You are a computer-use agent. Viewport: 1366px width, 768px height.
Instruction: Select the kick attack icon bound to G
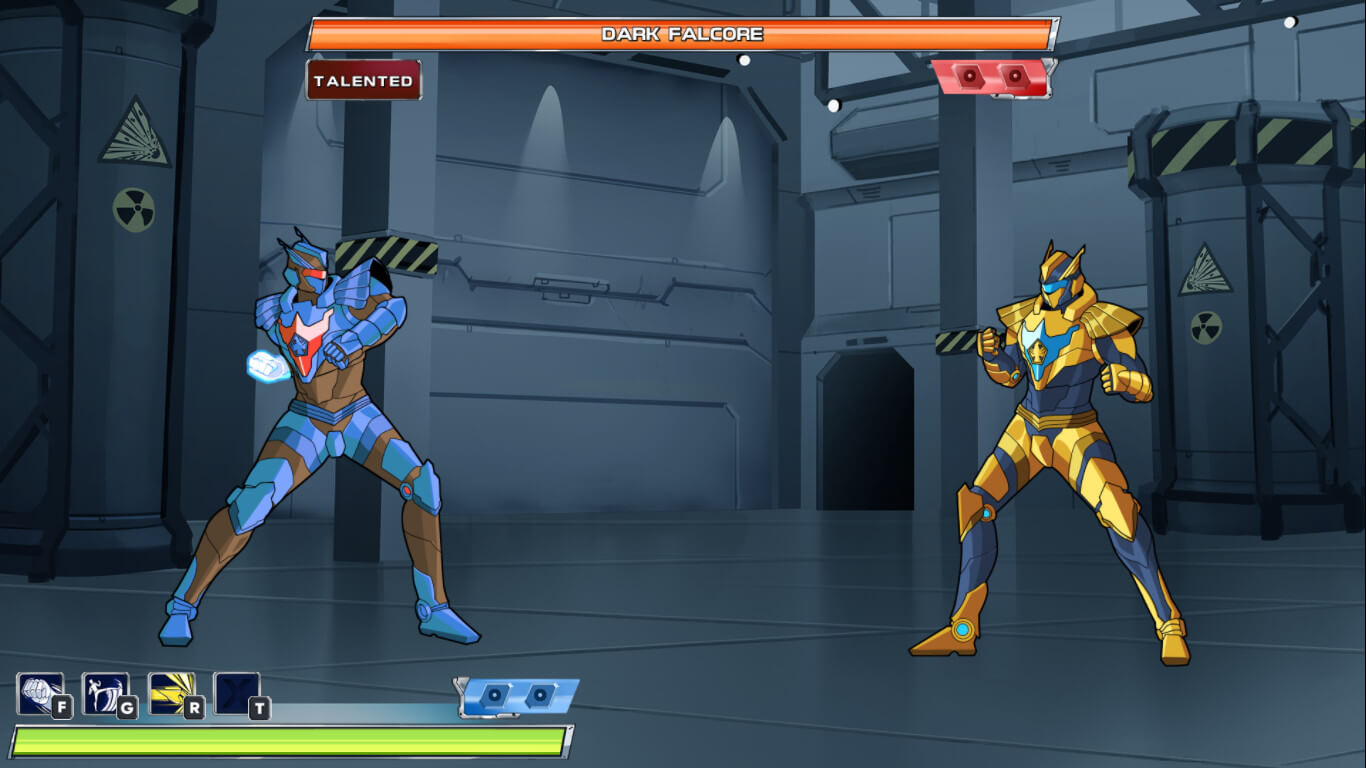pos(105,692)
